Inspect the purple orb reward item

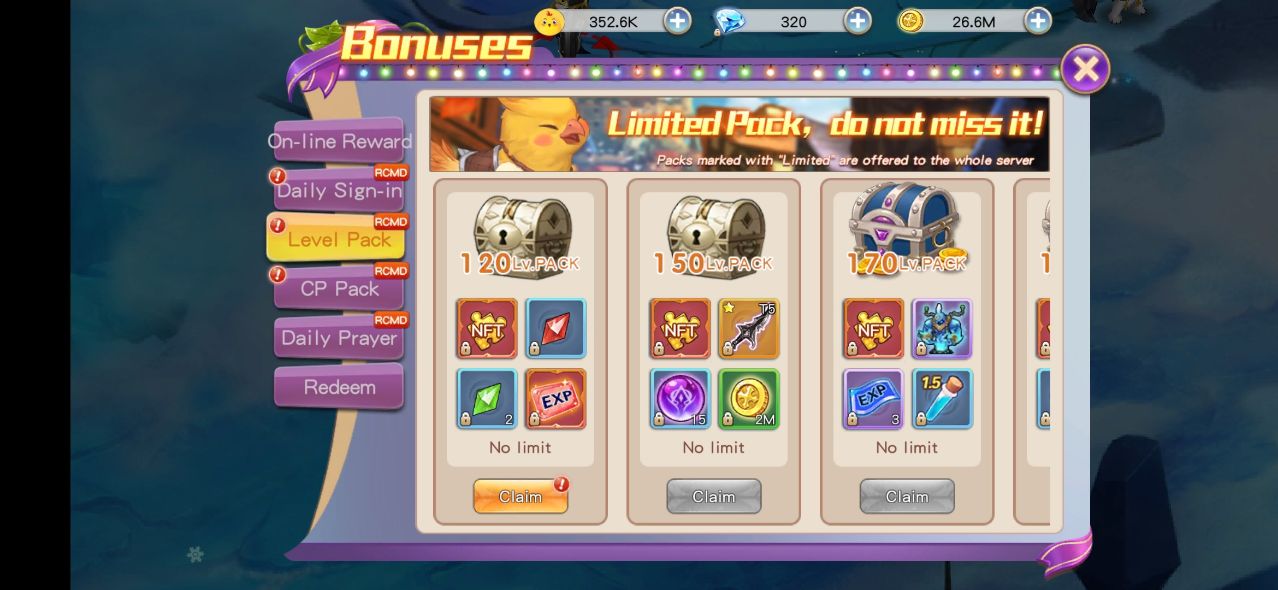(680, 398)
